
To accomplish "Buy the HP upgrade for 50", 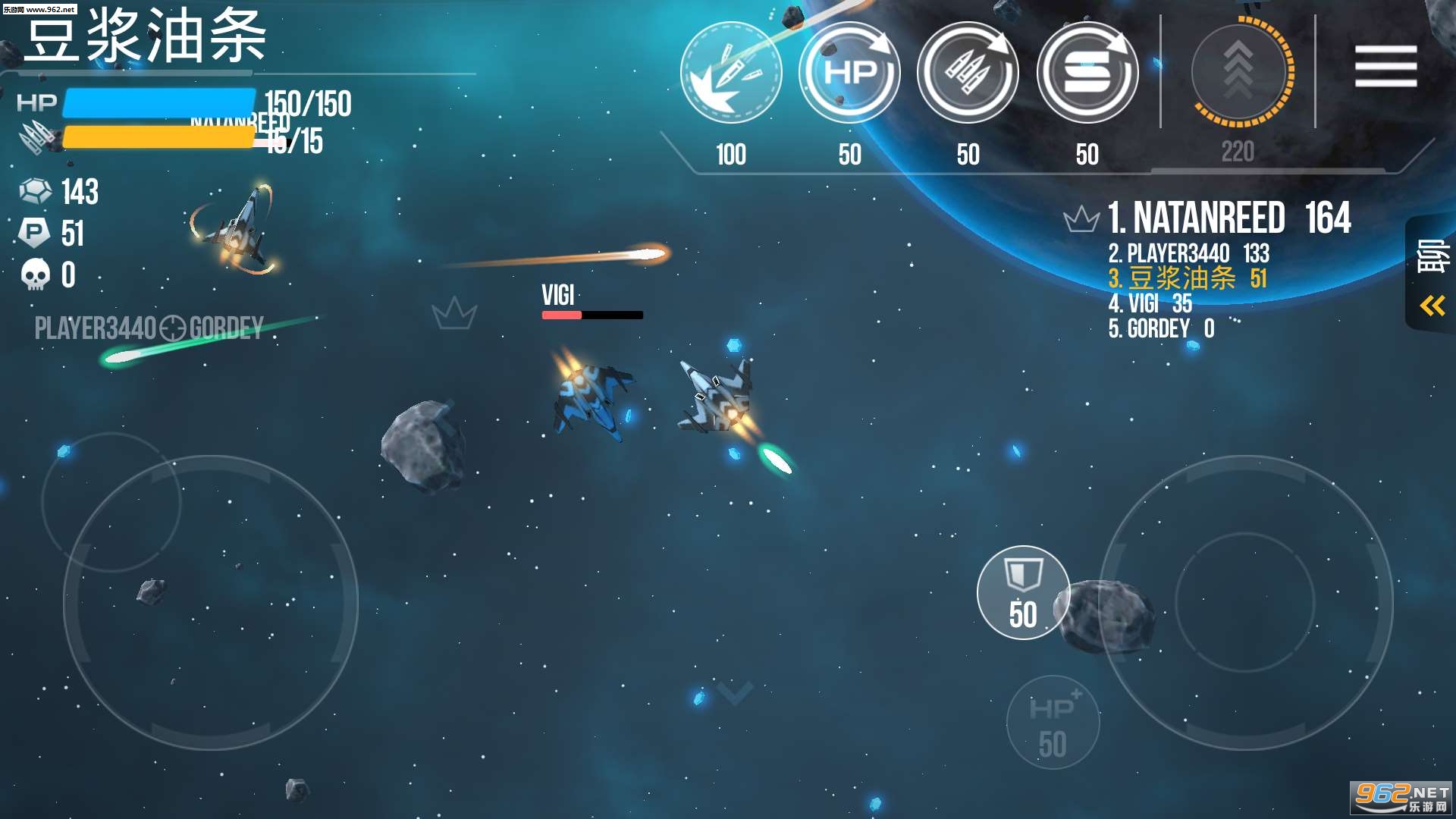I will tap(849, 73).
